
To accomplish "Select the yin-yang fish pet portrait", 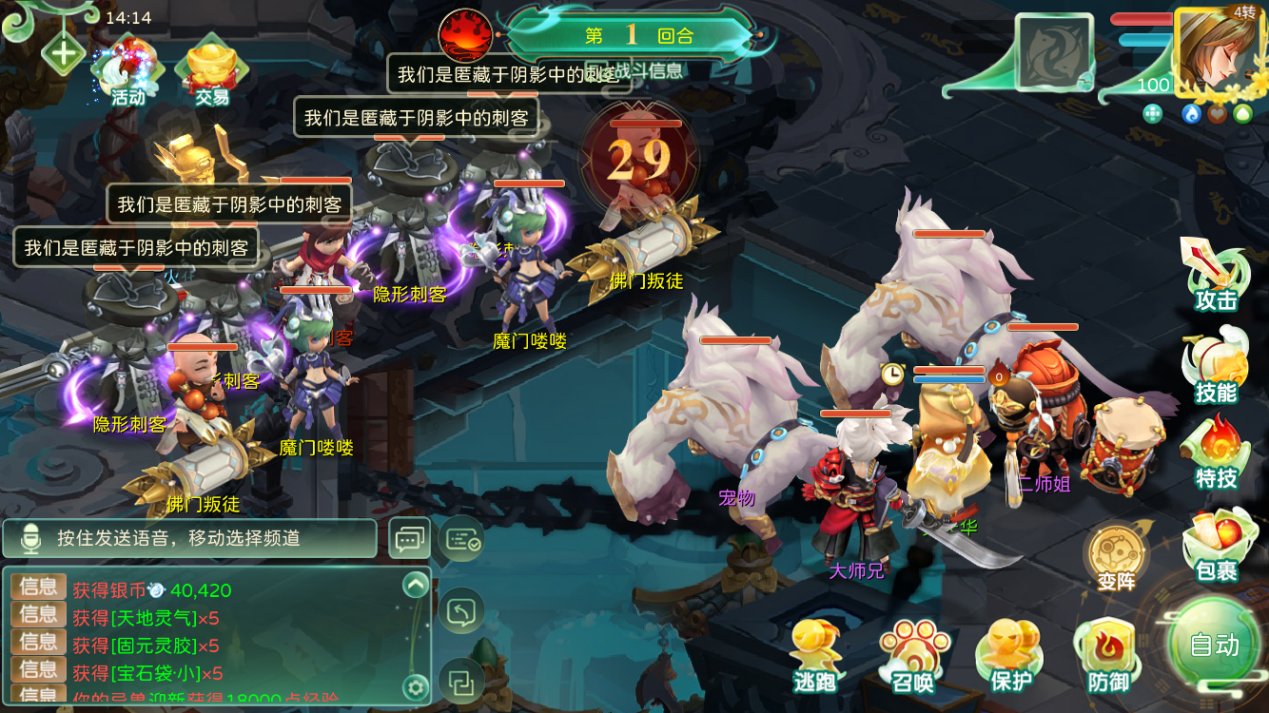I will click(1054, 52).
